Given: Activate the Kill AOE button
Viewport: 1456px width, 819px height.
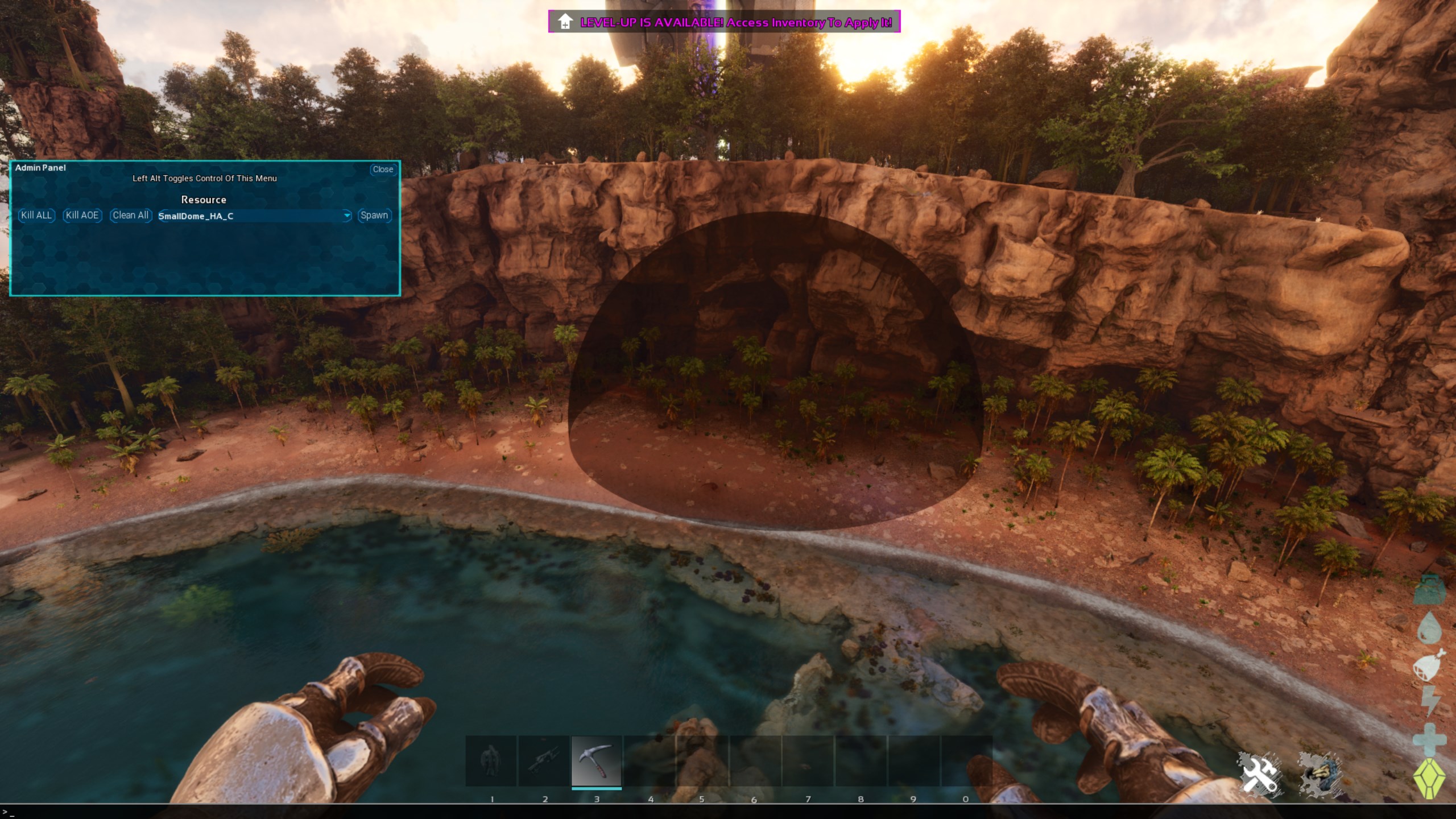Looking at the screenshot, I should click(x=82, y=216).
